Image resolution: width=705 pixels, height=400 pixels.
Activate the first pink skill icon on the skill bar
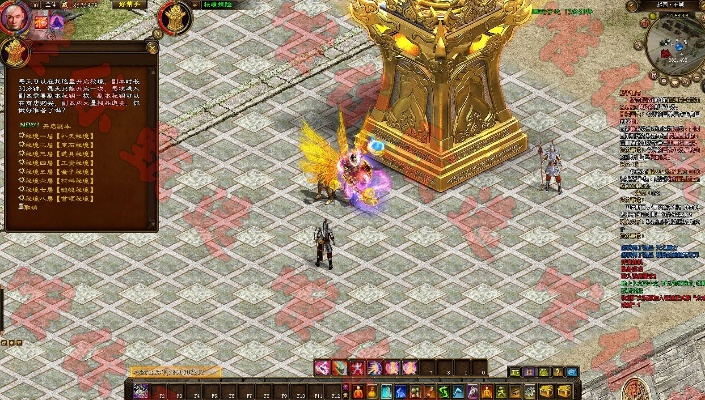pos(323,368)
